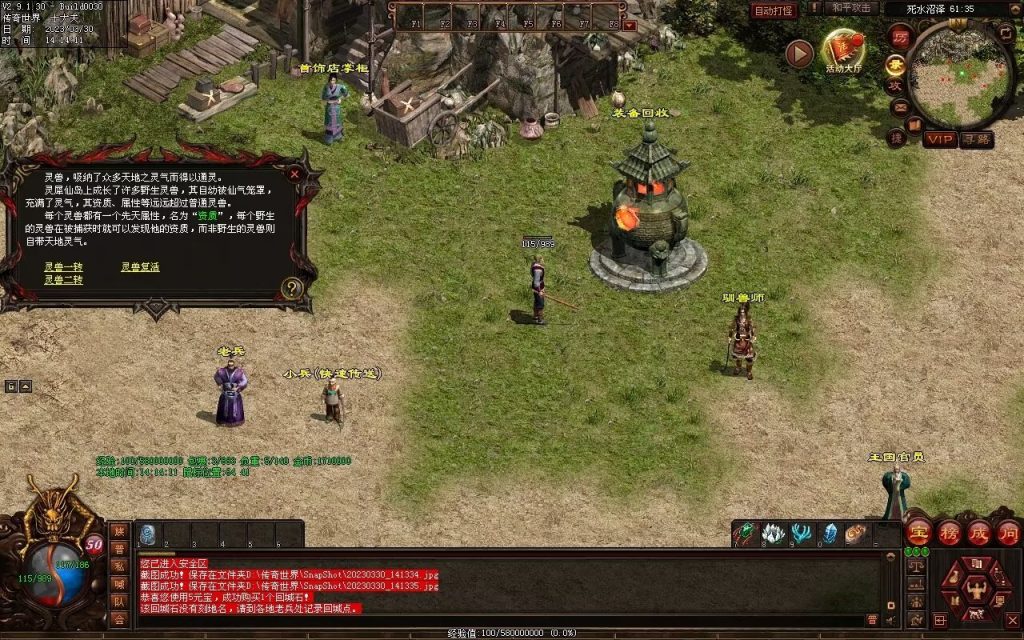This screenshot has width=1024, height=640.
Task: Open the VIP panel
Action: [939, 139]
